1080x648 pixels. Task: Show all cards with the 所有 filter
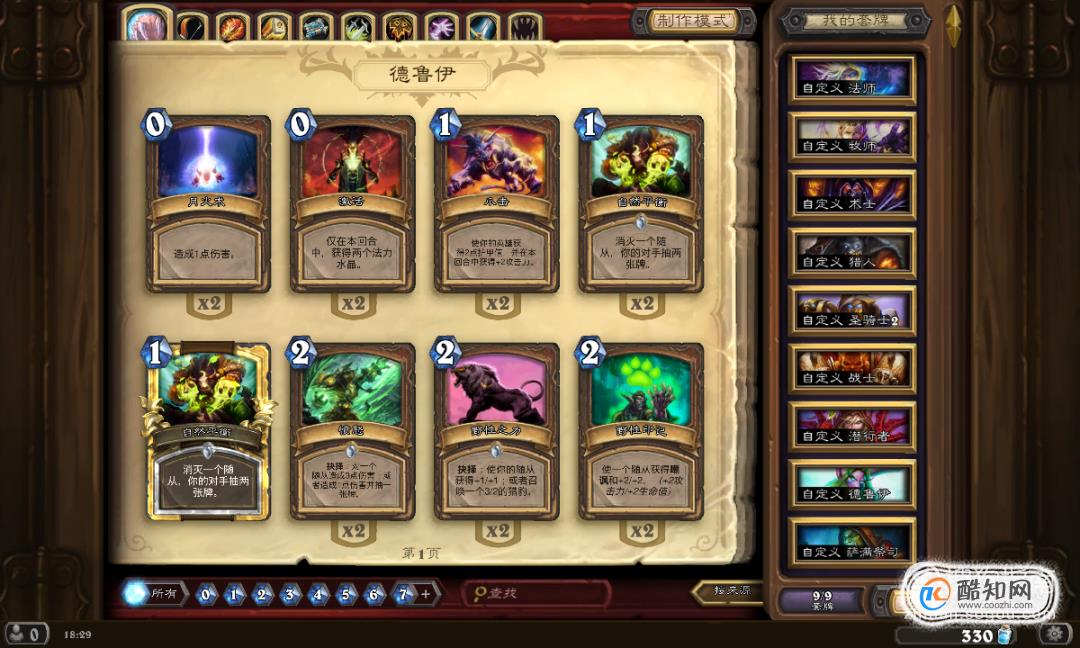pos(152,594)
